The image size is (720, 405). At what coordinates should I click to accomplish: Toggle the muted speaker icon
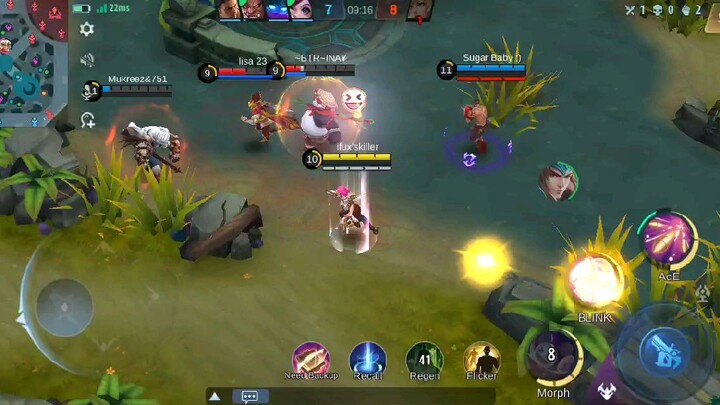coord(87,60)
